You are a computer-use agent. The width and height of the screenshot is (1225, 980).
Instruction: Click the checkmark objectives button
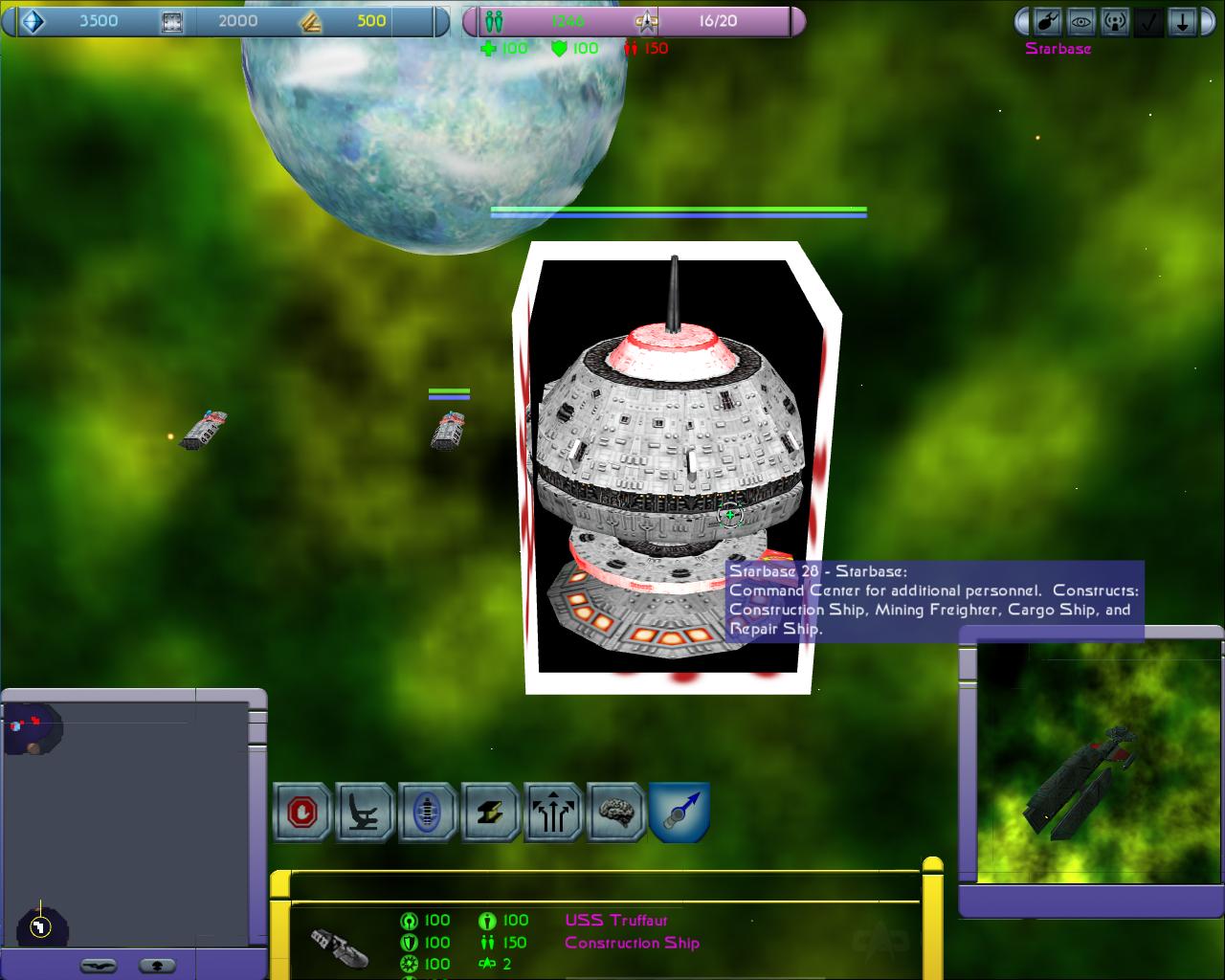pos(1148,21)
